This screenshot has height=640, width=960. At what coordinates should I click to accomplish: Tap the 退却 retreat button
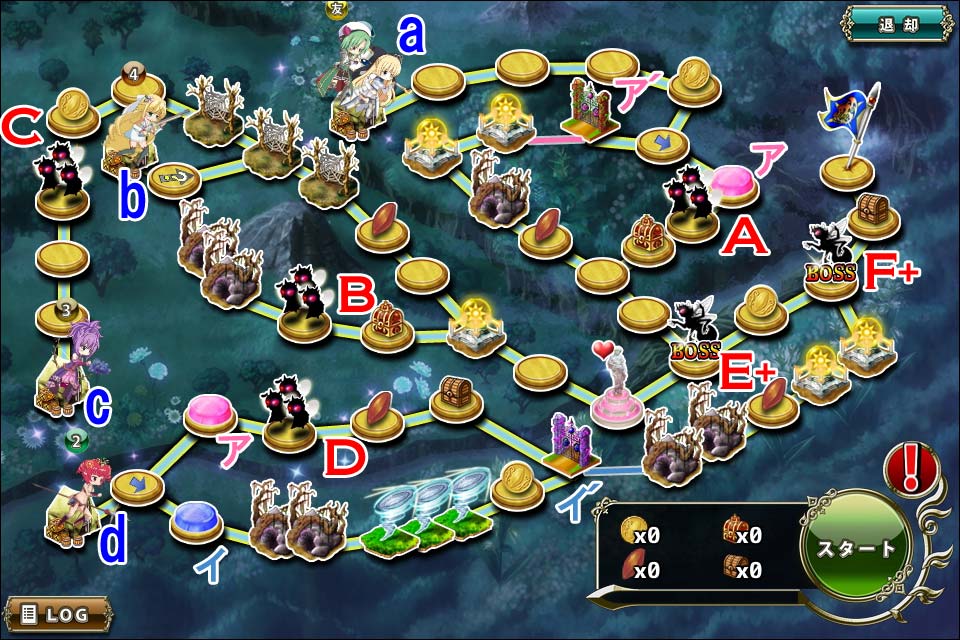point(894,23)
